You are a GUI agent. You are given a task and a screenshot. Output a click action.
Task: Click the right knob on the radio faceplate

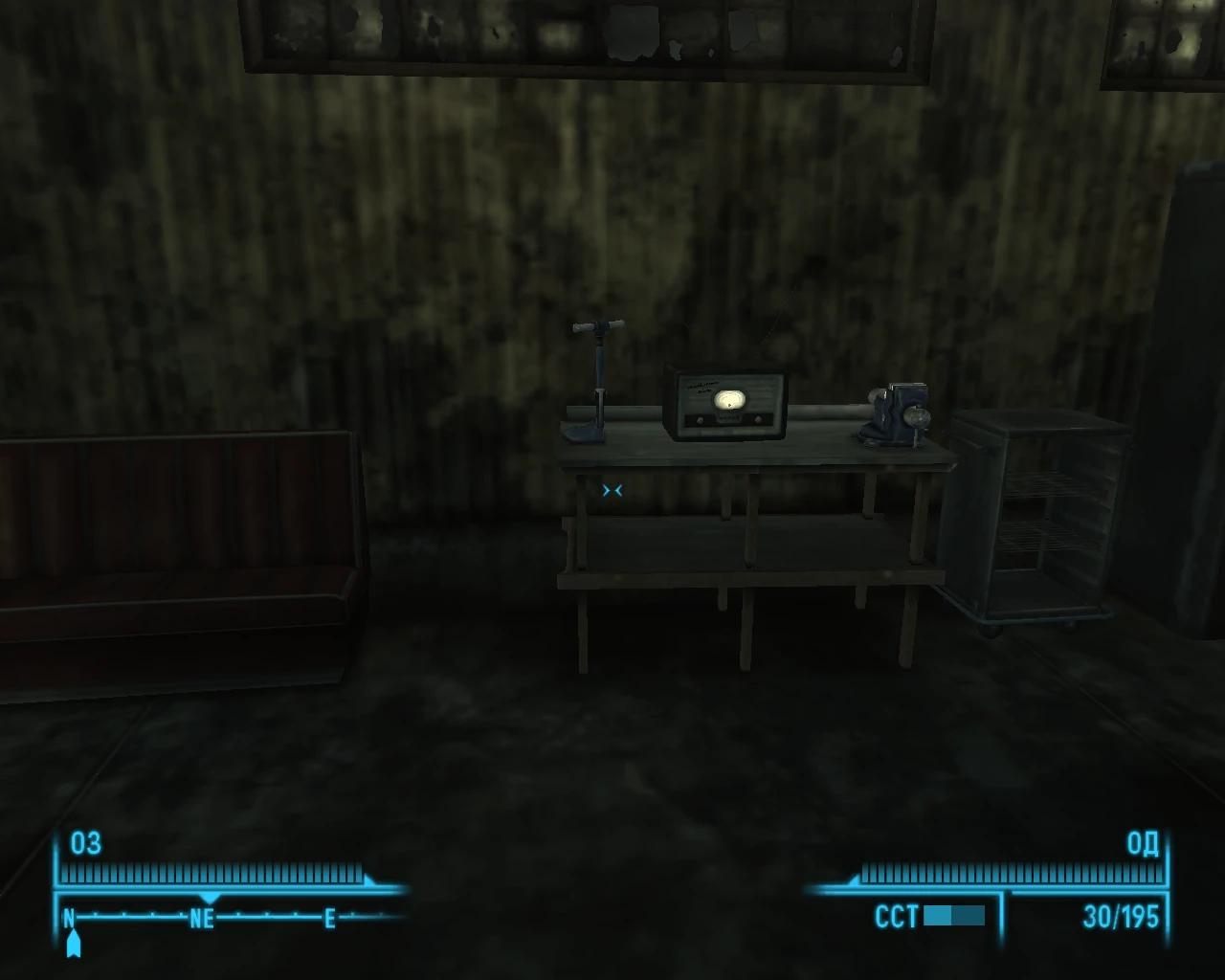pyautogui.click(x=759, y=418)
